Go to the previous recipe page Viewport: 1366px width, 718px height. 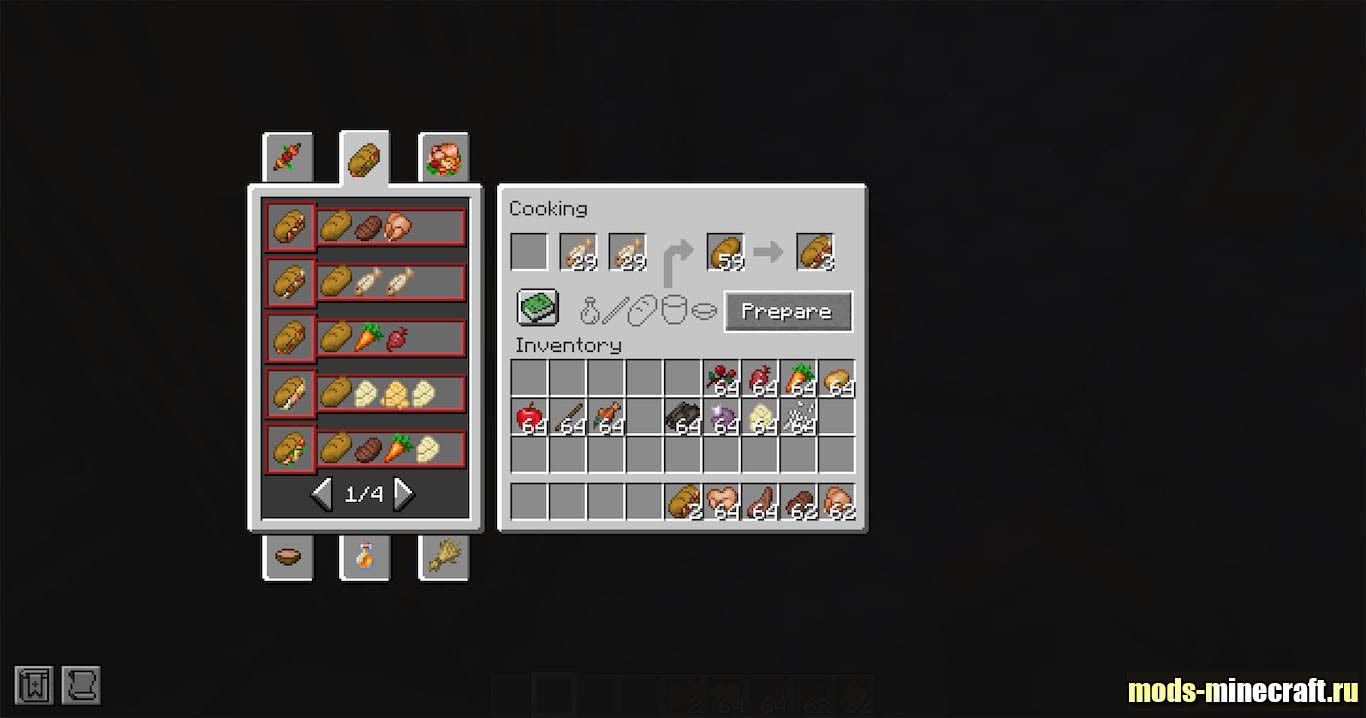(x=322, y=493)
